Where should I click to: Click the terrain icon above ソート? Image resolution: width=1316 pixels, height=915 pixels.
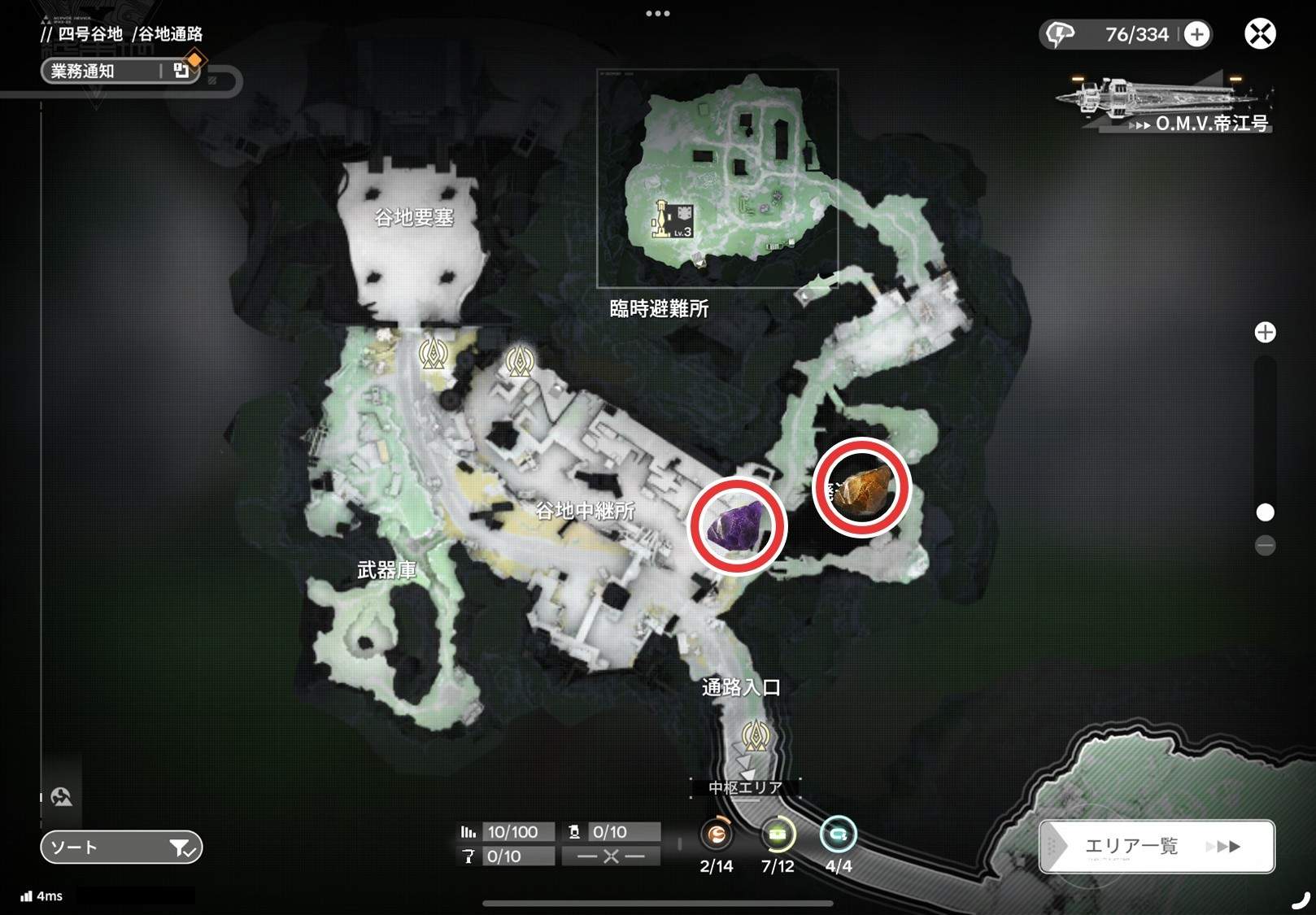62,797
